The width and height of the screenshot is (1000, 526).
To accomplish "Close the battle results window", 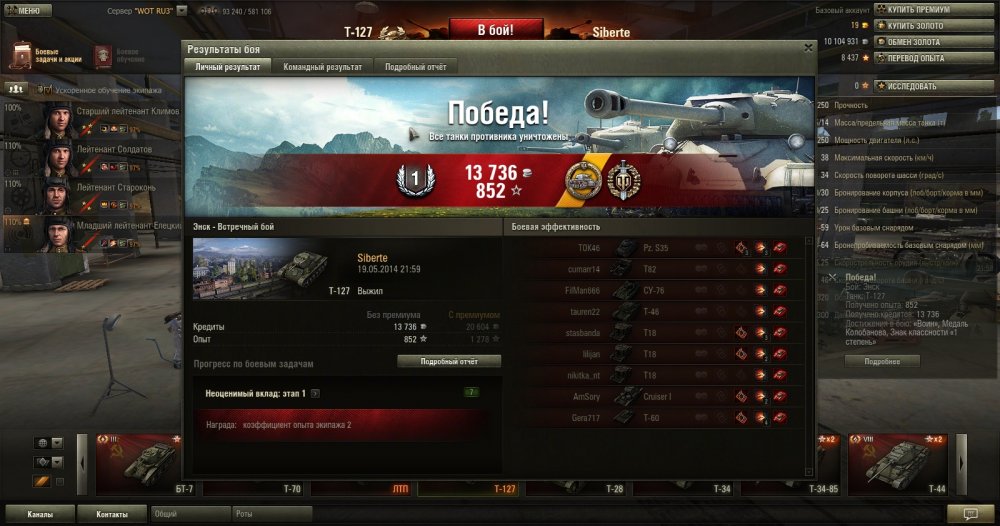I will pos(808,47).
